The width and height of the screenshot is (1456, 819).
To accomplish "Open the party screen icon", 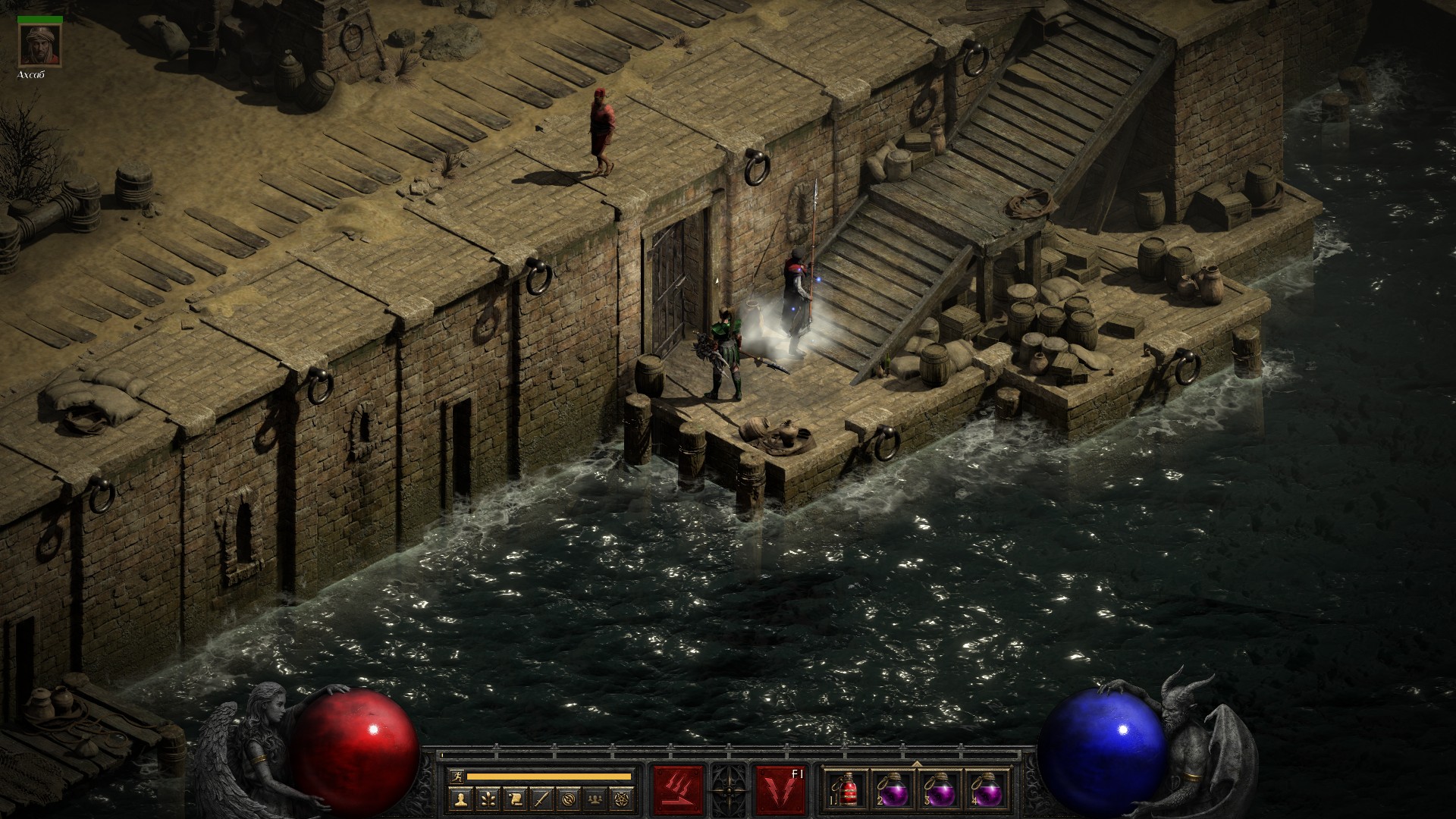I will click(595, 798).
